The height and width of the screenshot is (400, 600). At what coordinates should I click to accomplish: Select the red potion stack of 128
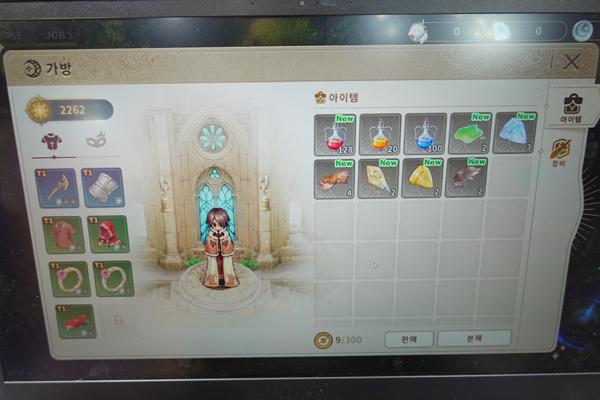point(335,133)
